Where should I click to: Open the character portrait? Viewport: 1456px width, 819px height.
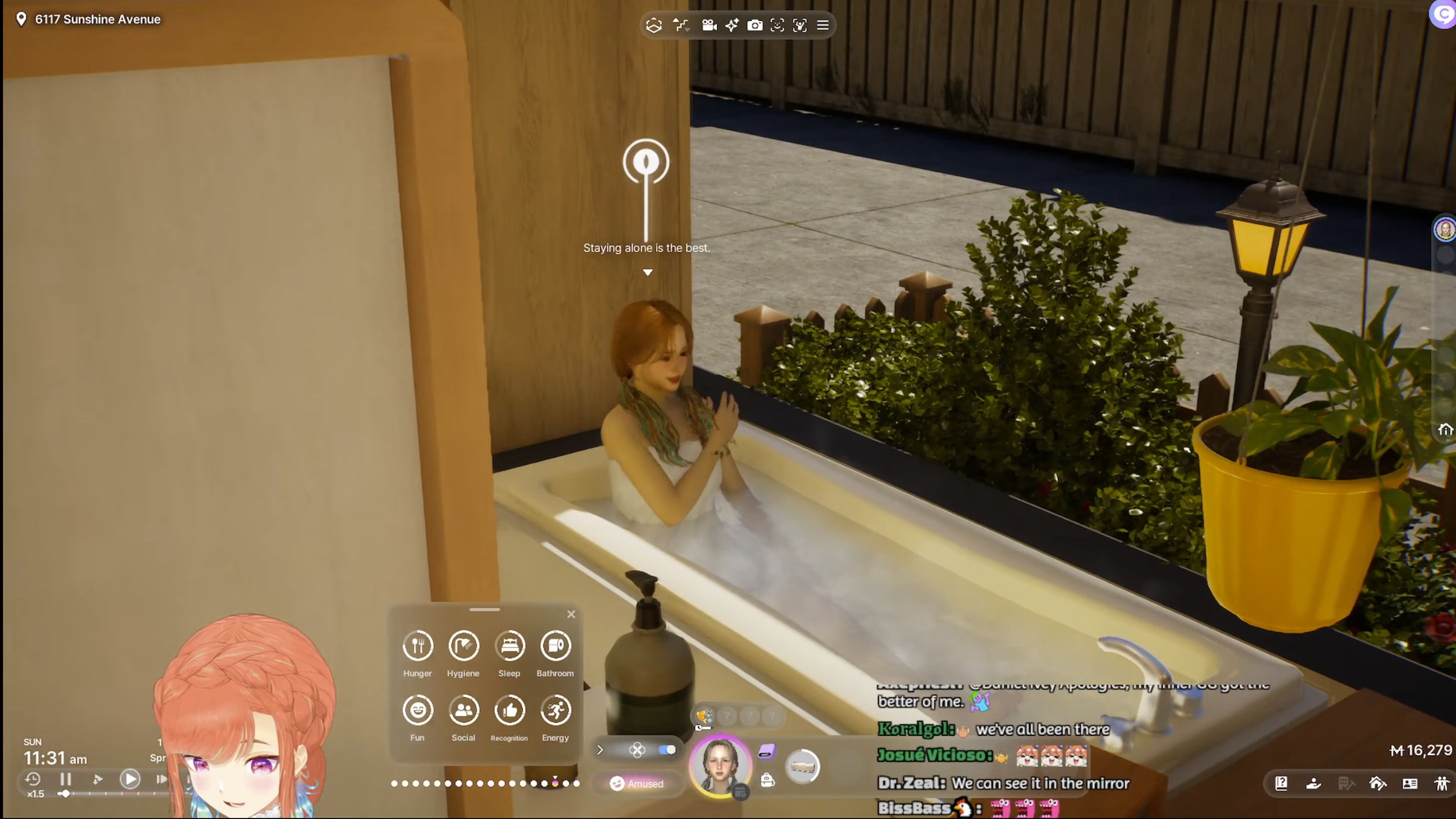pyautogui.click(x=719, y=766)
